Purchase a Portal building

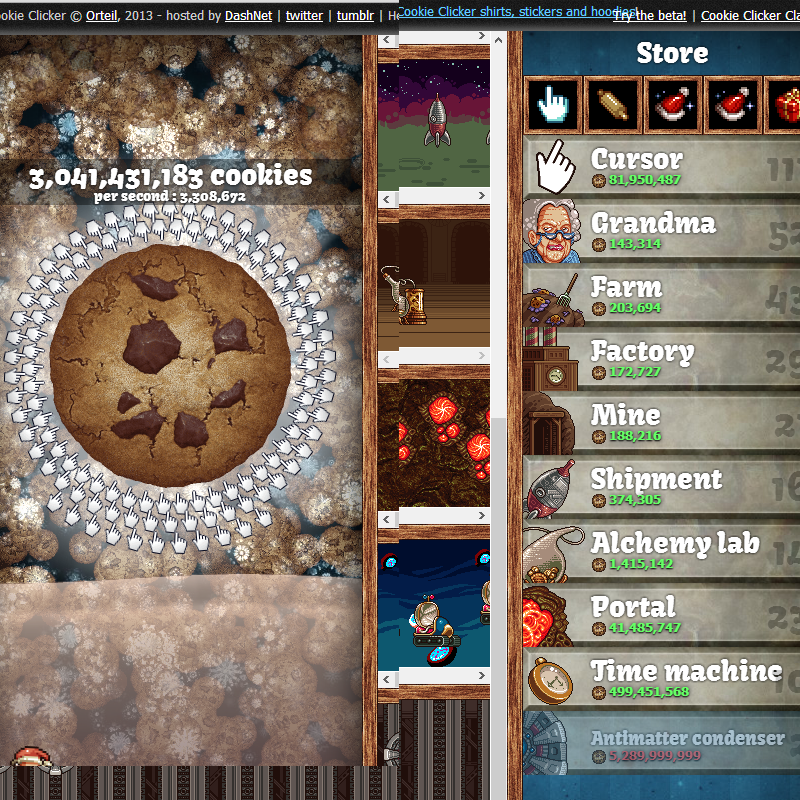click(x=660, y=615)
